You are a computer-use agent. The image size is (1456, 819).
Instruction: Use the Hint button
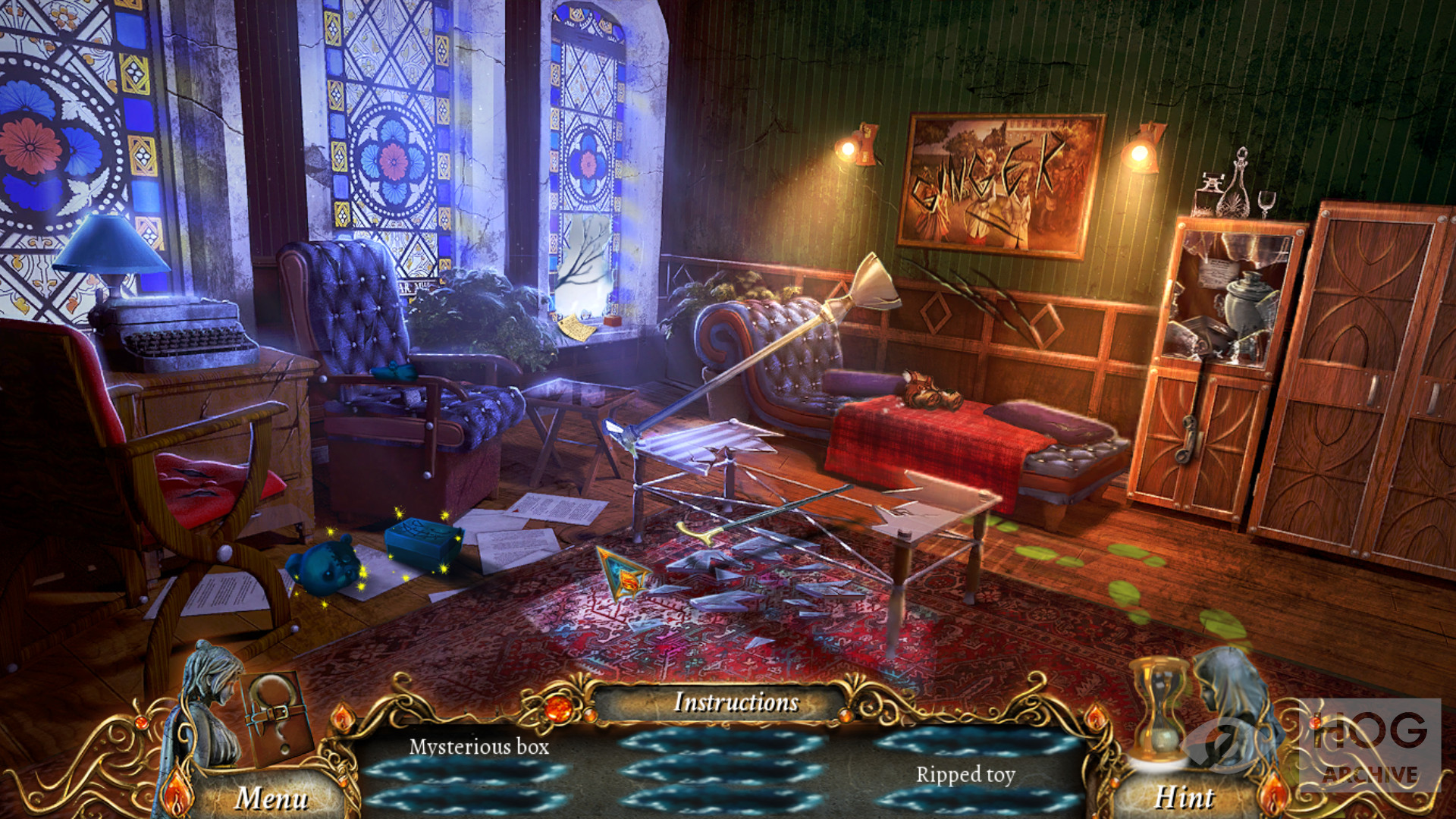(1183, 798)
